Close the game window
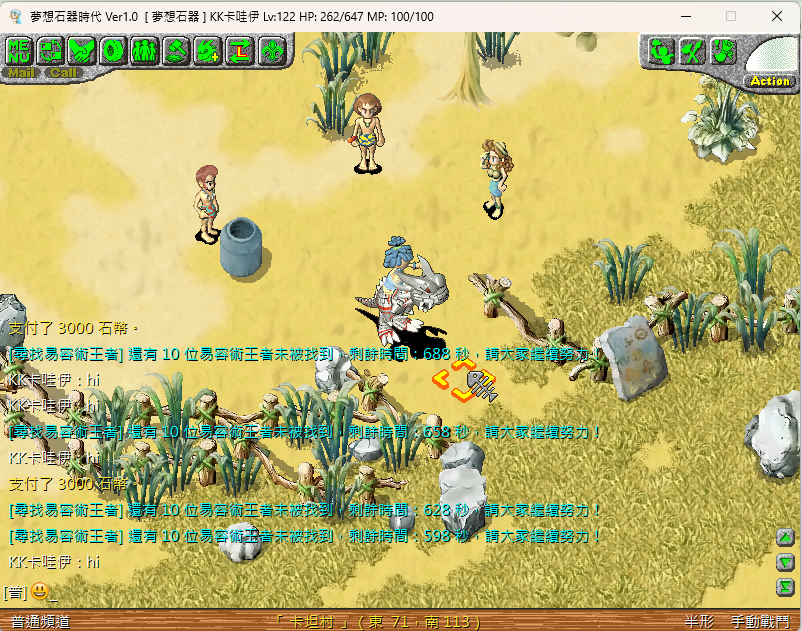The width and height of the screenshot is (802, 631). click(x=777, y=16)
